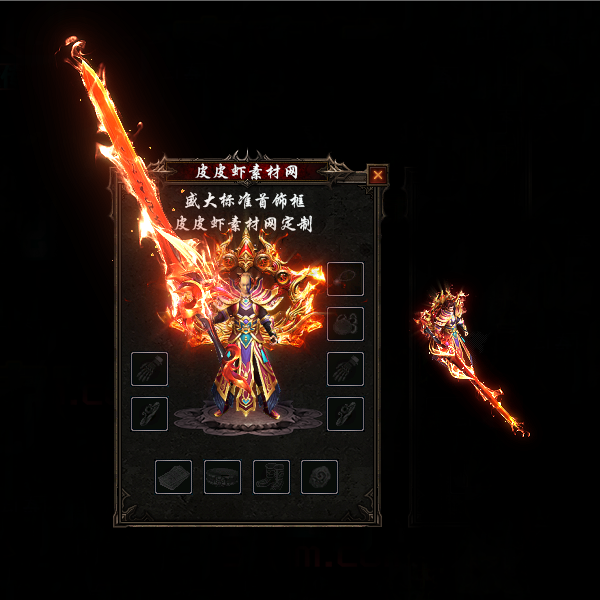Image resolution: width=600 pixels, height=600 pixels.
Task: Pick the gemstone equipment slot
Action: pyautogui.click(x=320, y=477)
